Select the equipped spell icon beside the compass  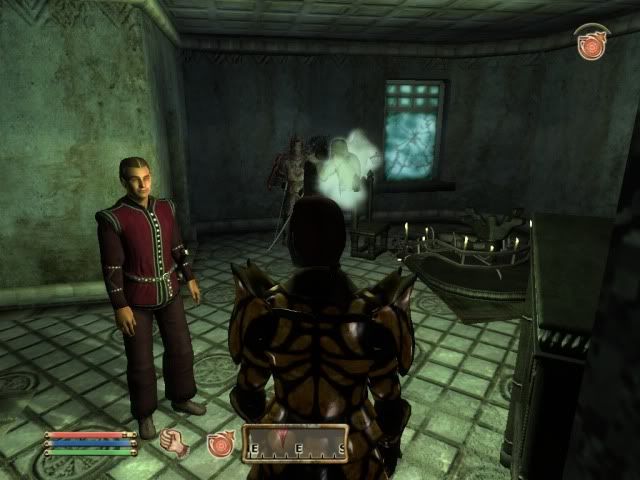tap(220, 444)
